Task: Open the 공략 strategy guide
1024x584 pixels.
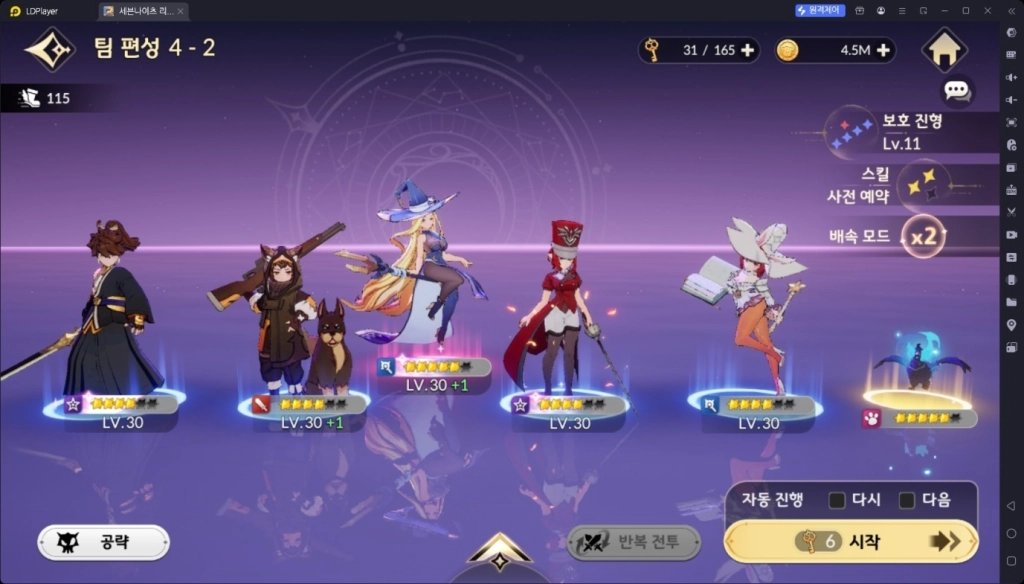Action: click(x=103, y=542)
